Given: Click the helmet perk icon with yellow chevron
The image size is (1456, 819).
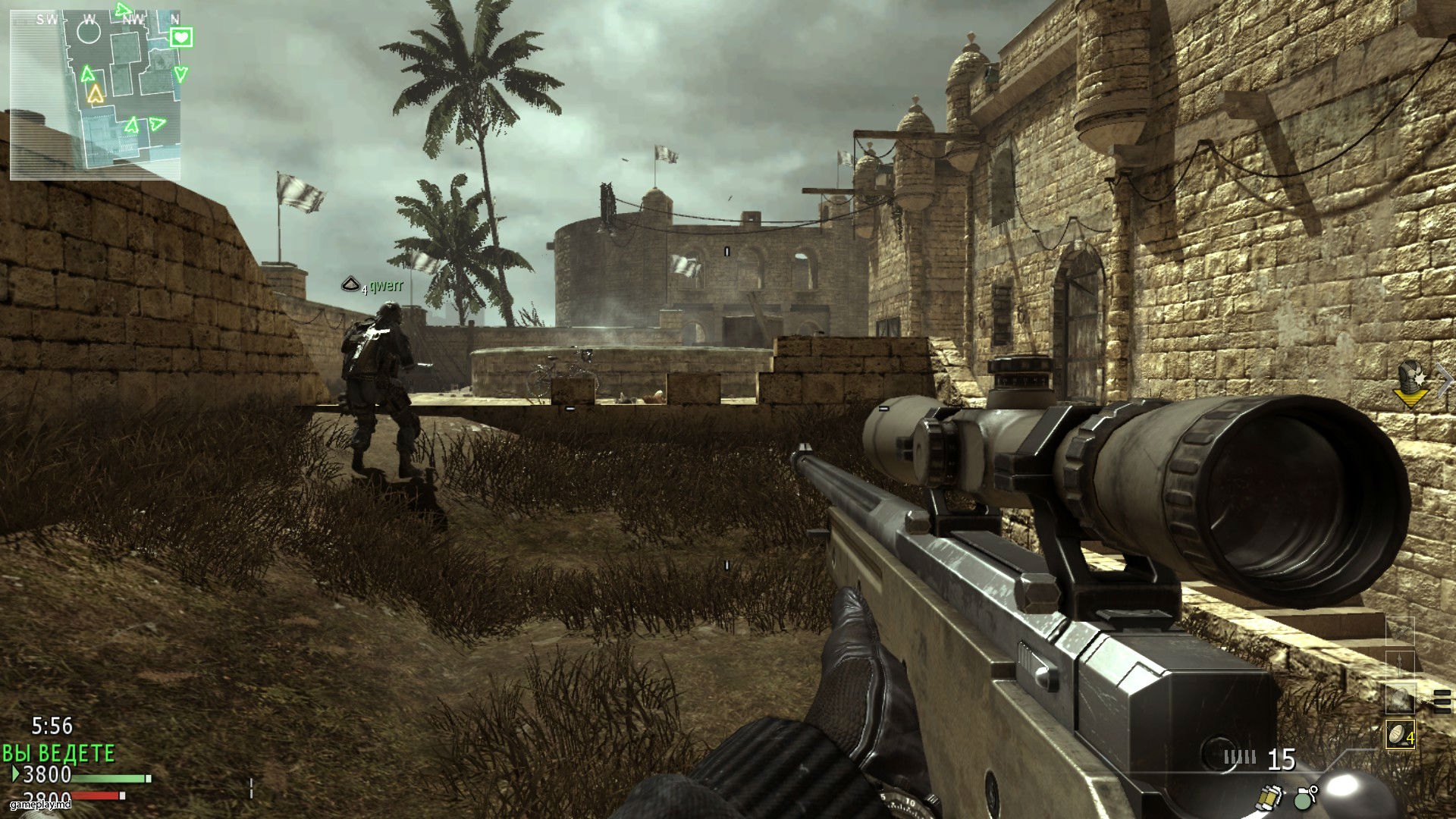Looking at the screenshot, I should pos(1410,381).
